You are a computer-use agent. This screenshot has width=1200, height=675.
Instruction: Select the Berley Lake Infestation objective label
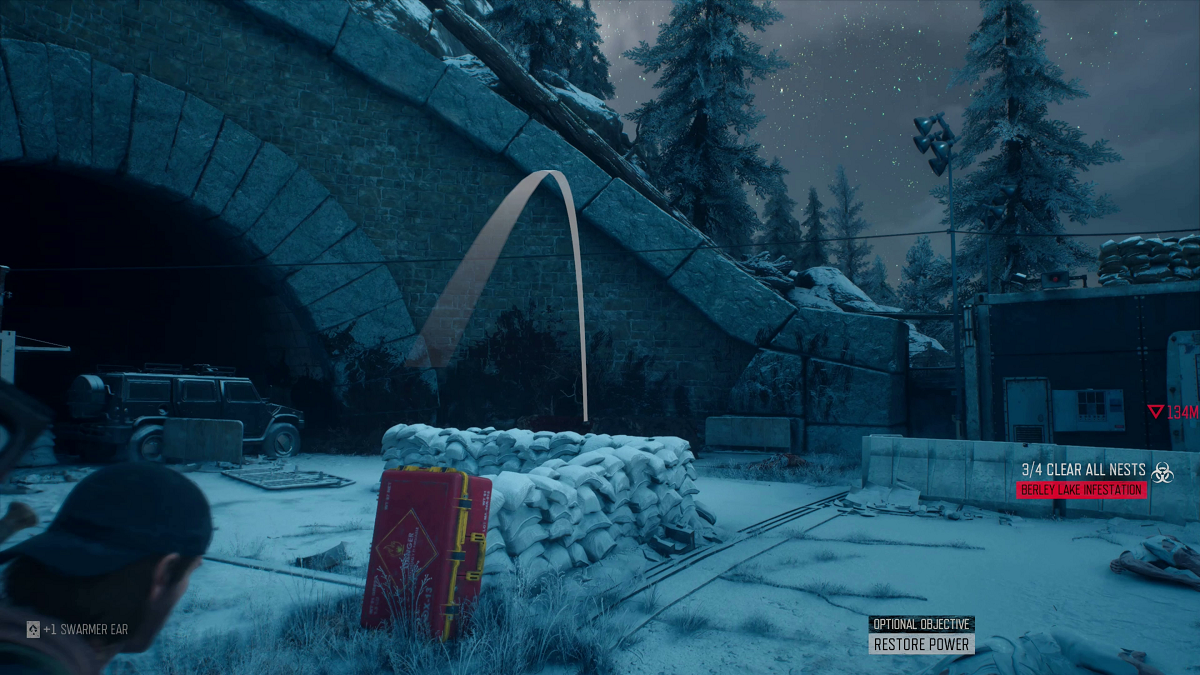pyautogui.click(x=1081, y=490)
